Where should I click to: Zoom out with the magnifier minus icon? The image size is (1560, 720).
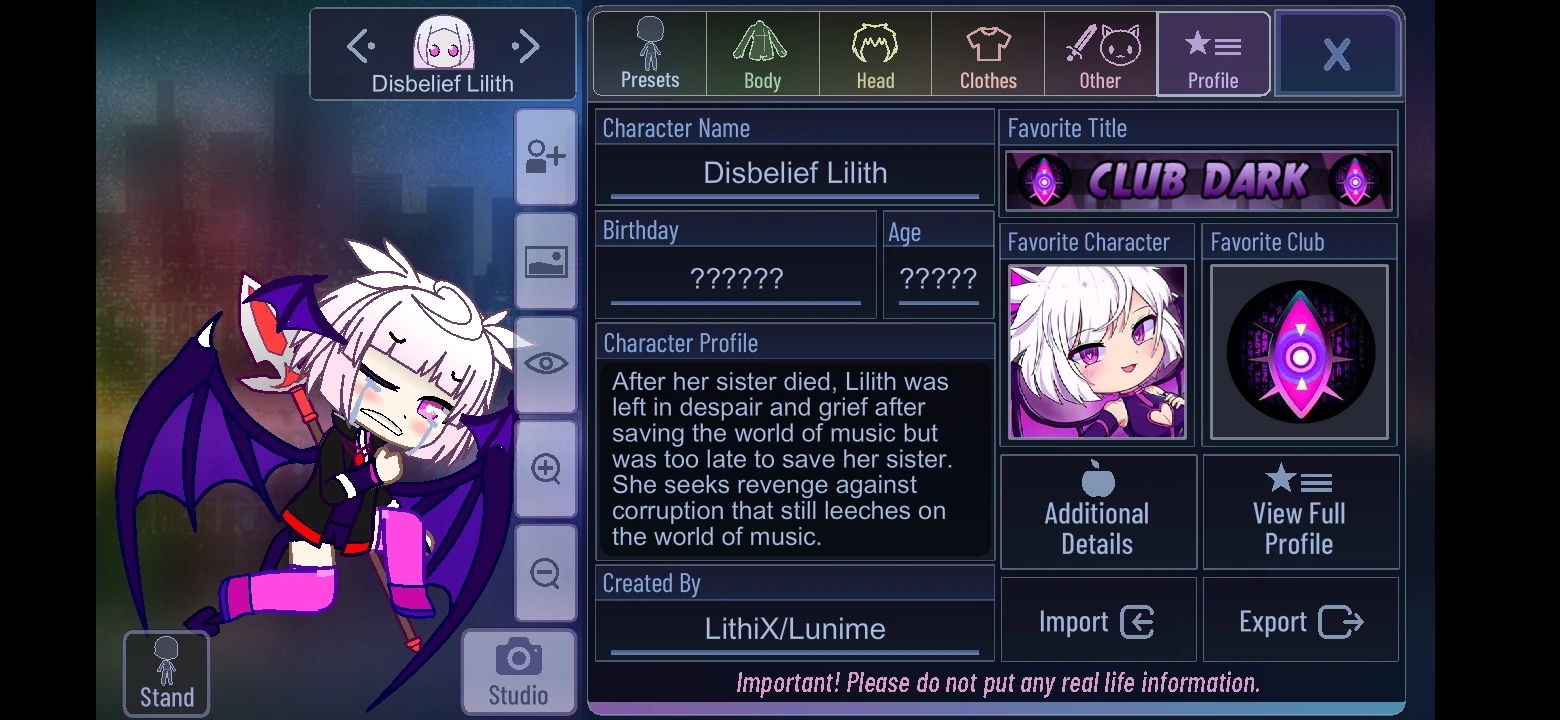(545, 574)
